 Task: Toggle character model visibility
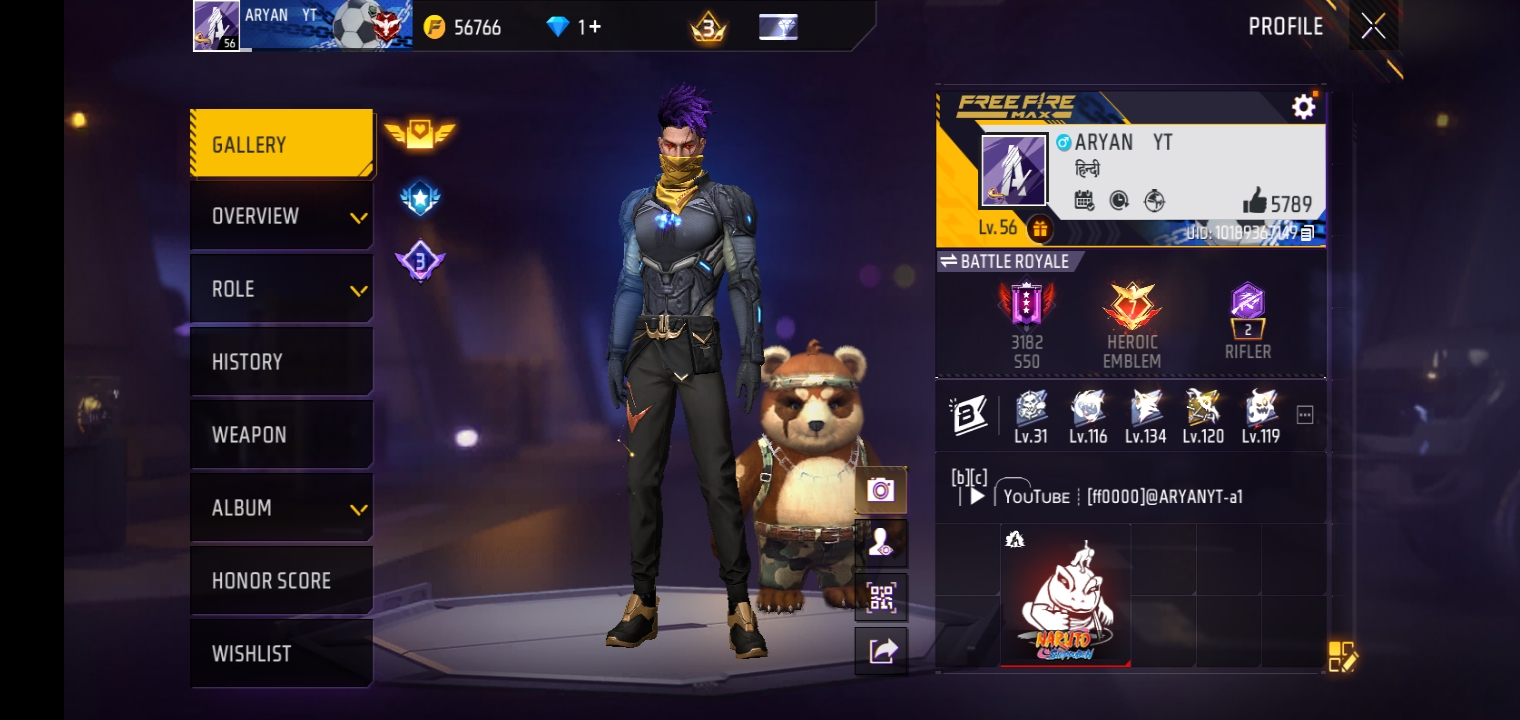[881, 543]
